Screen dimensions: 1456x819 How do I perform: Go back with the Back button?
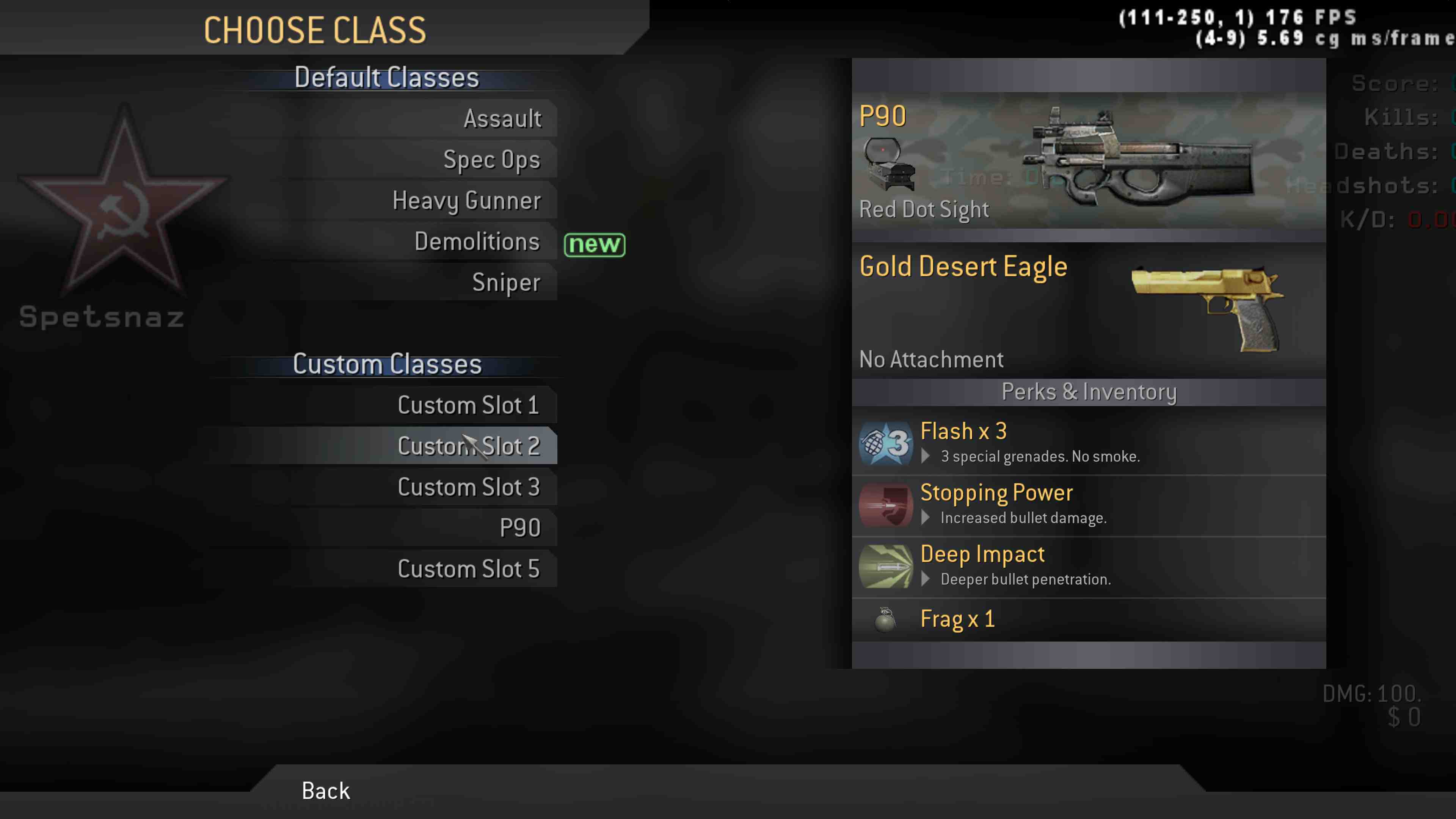(x=326, y=791)
